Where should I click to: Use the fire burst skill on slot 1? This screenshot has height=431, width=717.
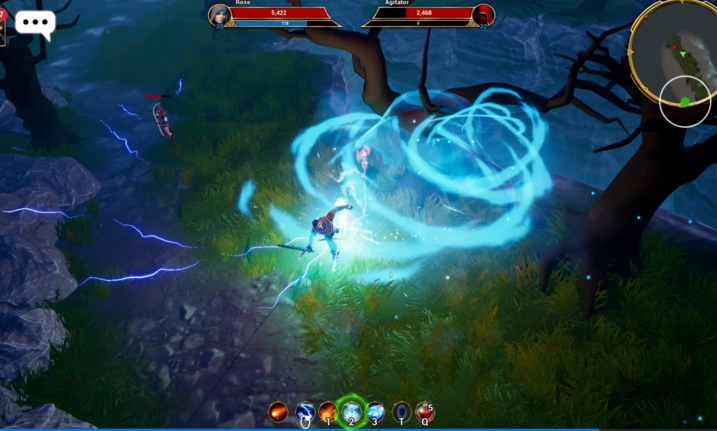[328, 411]
